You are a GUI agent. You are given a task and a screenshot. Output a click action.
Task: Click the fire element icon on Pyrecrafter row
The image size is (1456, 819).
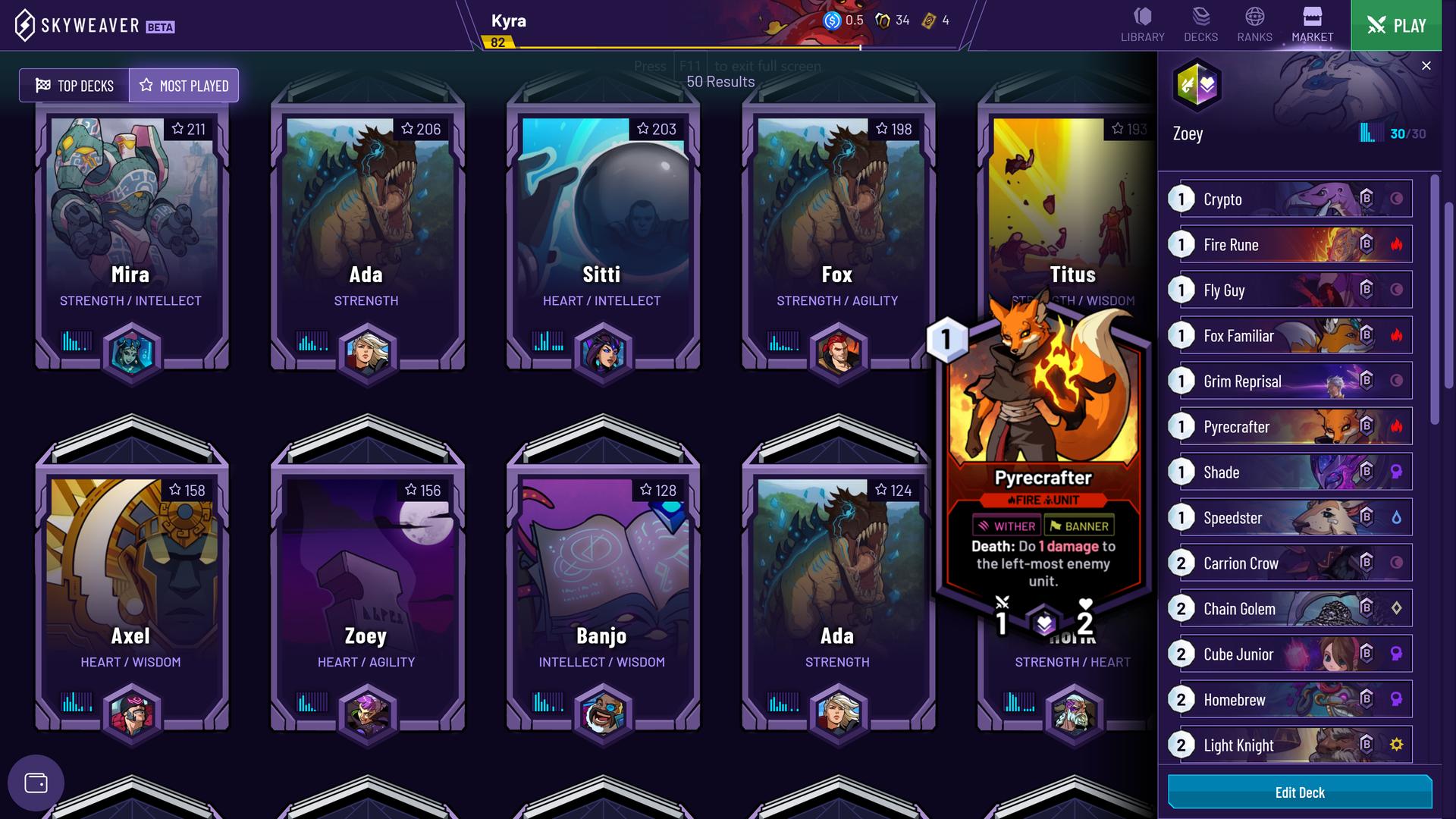1398,426
